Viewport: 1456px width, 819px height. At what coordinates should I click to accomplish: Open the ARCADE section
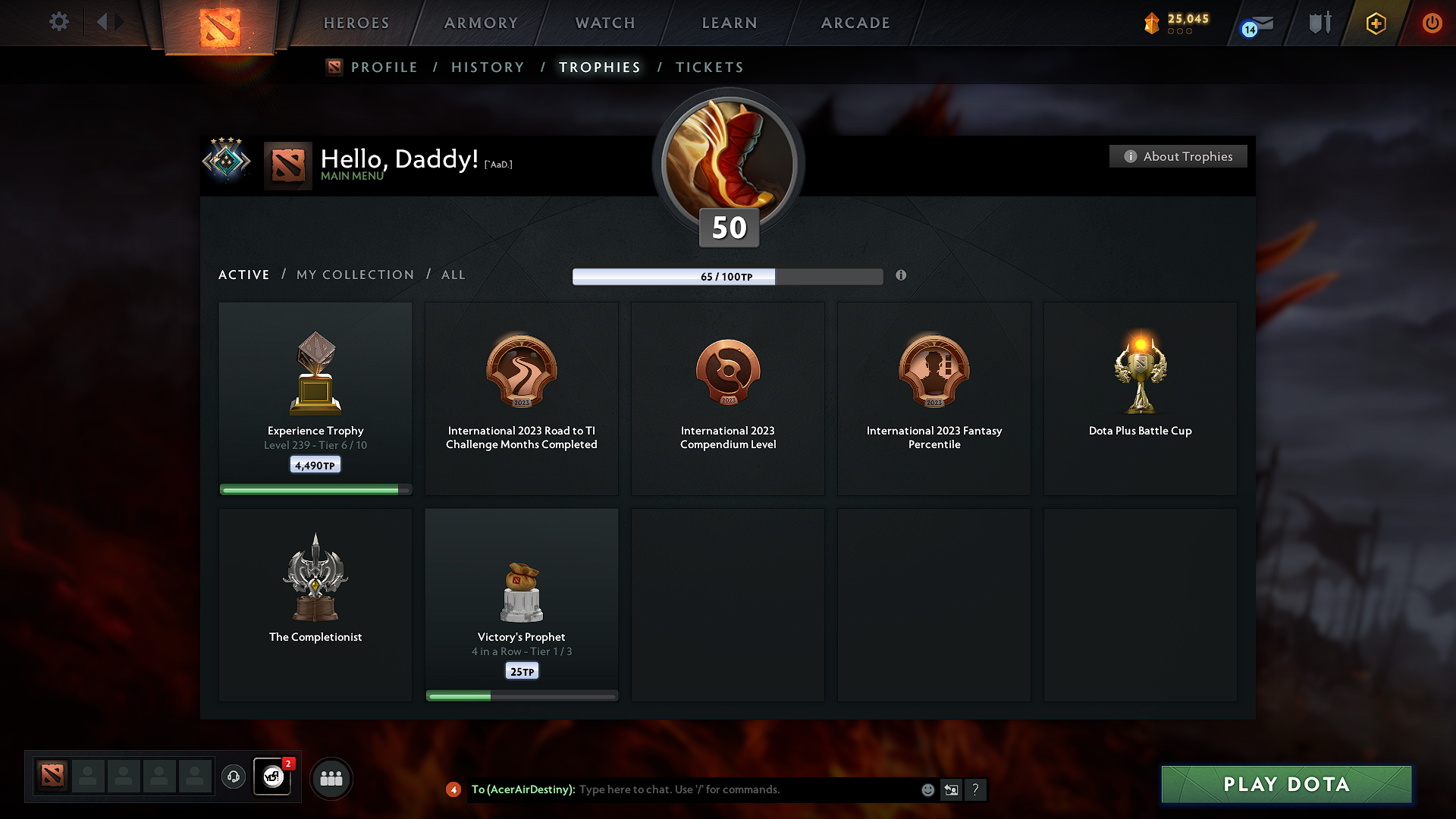(x=855, y=23)
